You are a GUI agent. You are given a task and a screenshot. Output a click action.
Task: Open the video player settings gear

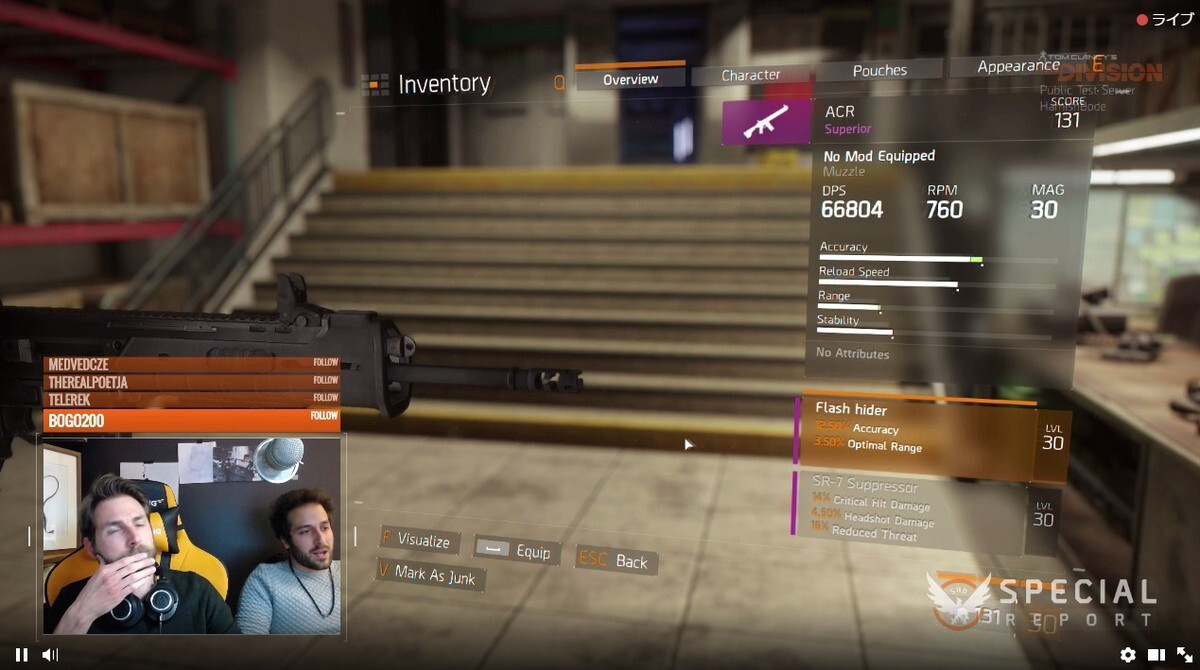1128,655
